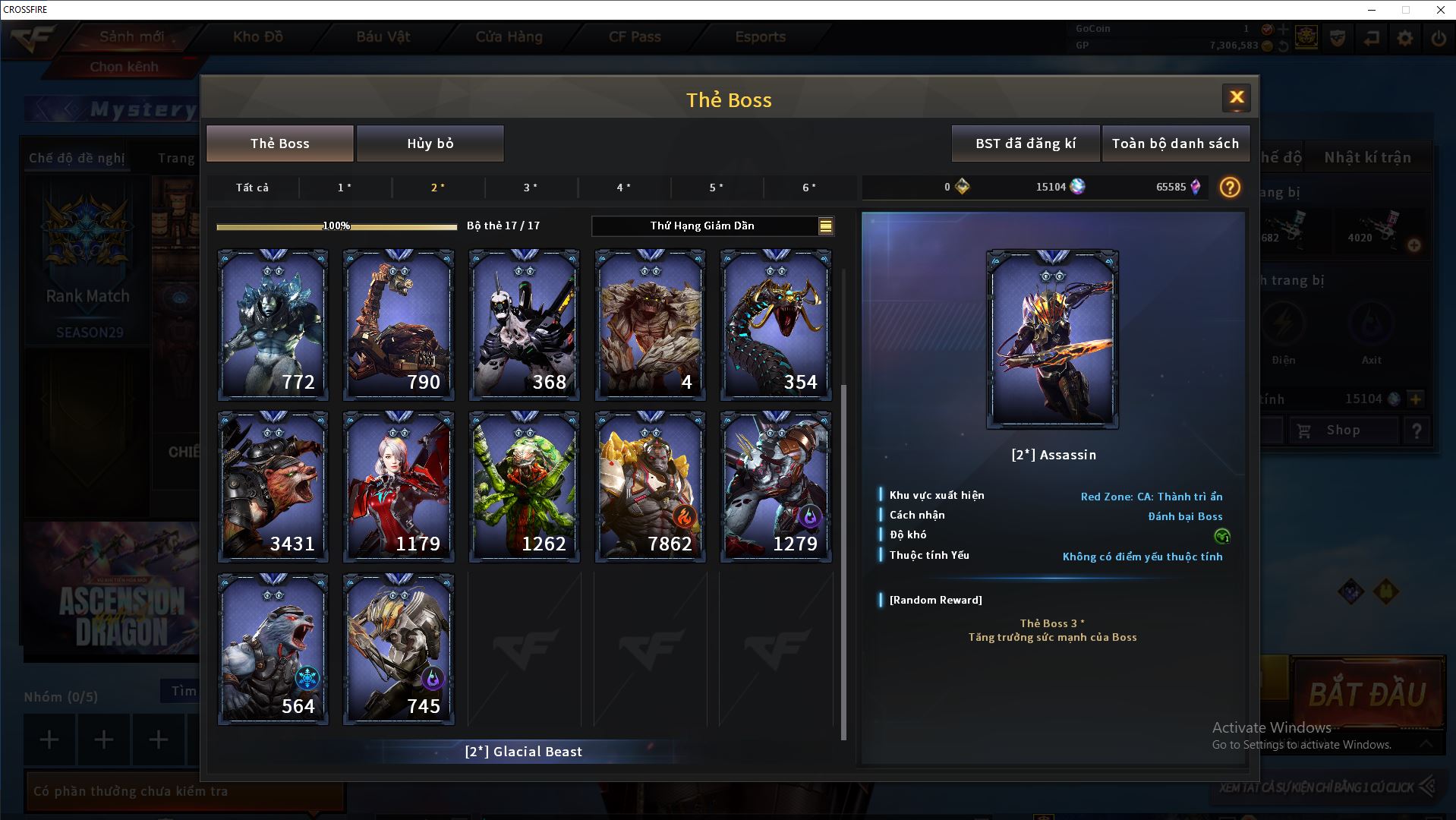This screenshot has height=820, width=1456.
Task: Choose the bear boss card numbered 3431
Action: tap(273, 486)
